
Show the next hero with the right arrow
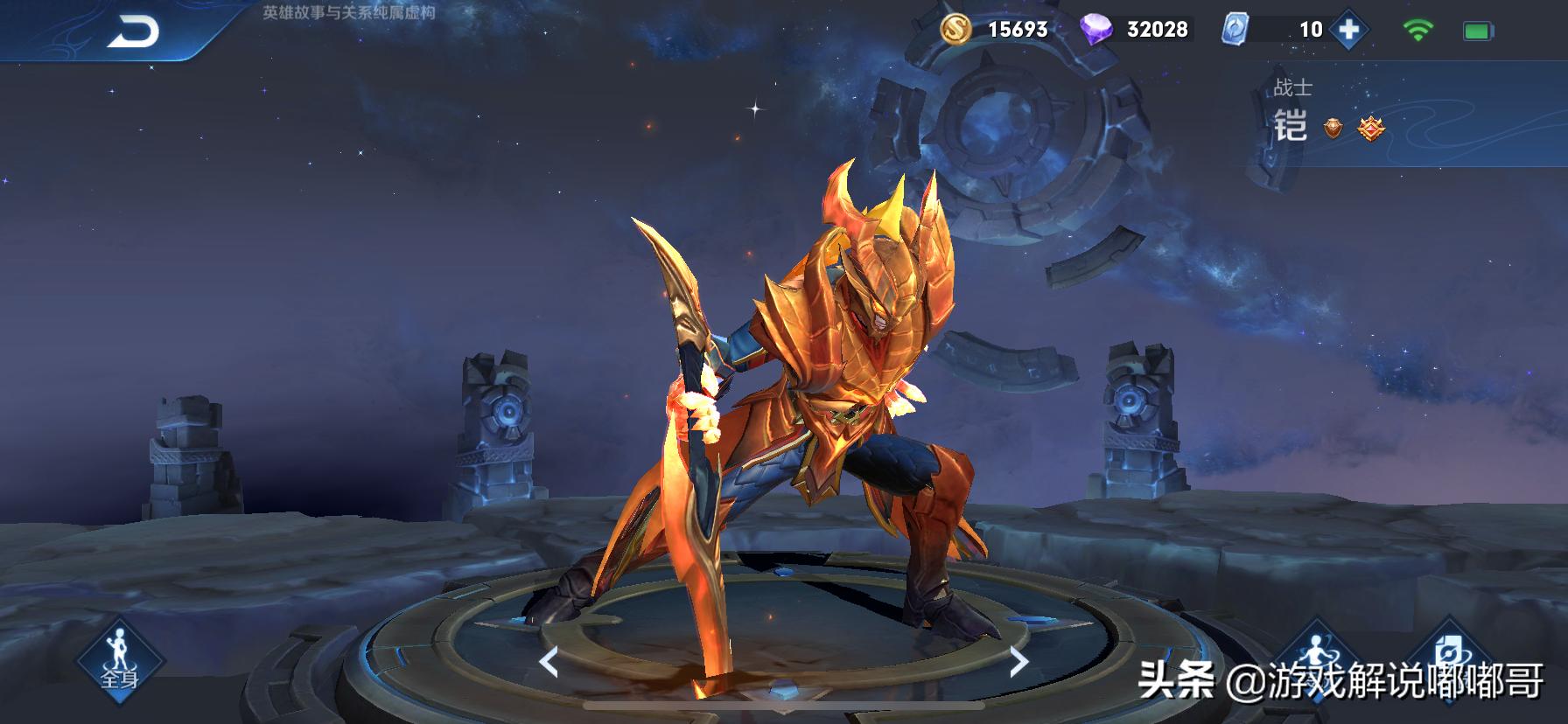tap(1018, 662)
